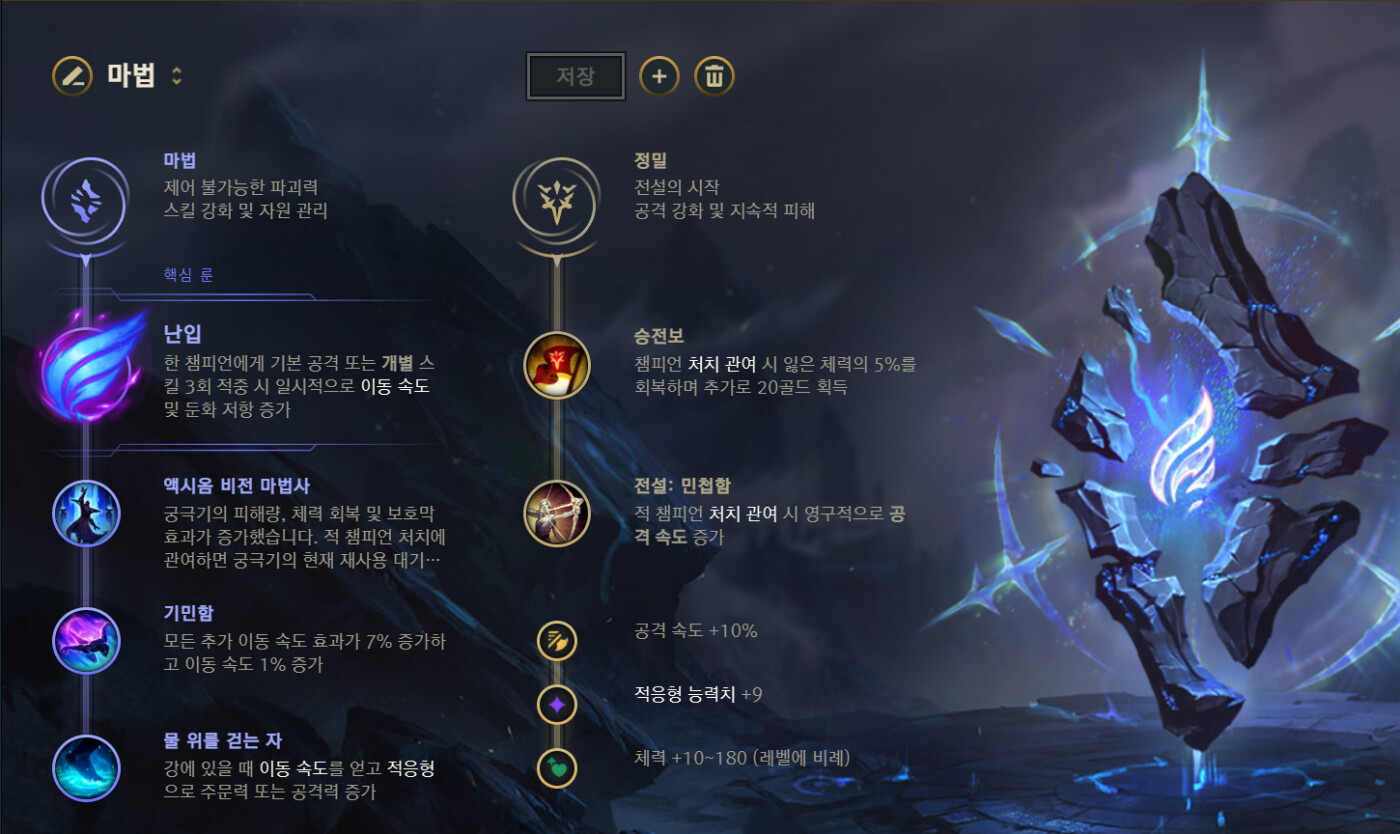Click the 공격 속도 +10% stat shard
The height and width of the screenshot is (834, 1400).
point(557,640)
